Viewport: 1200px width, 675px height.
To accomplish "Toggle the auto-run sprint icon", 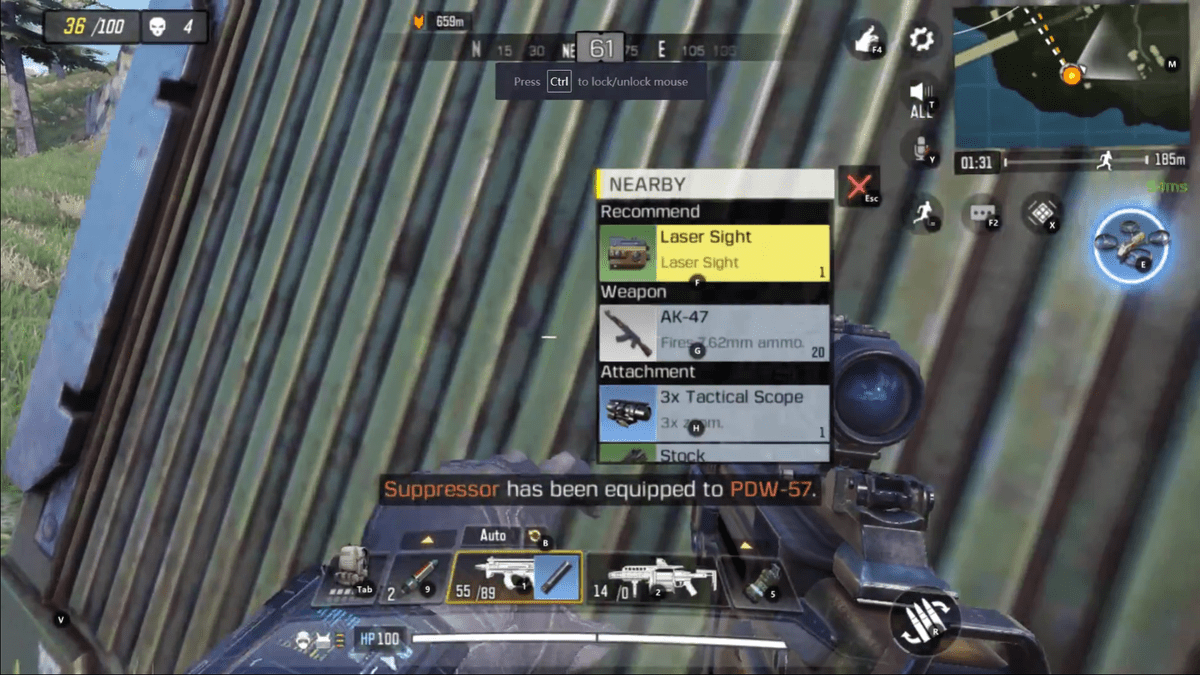I will tap(923, 213).
